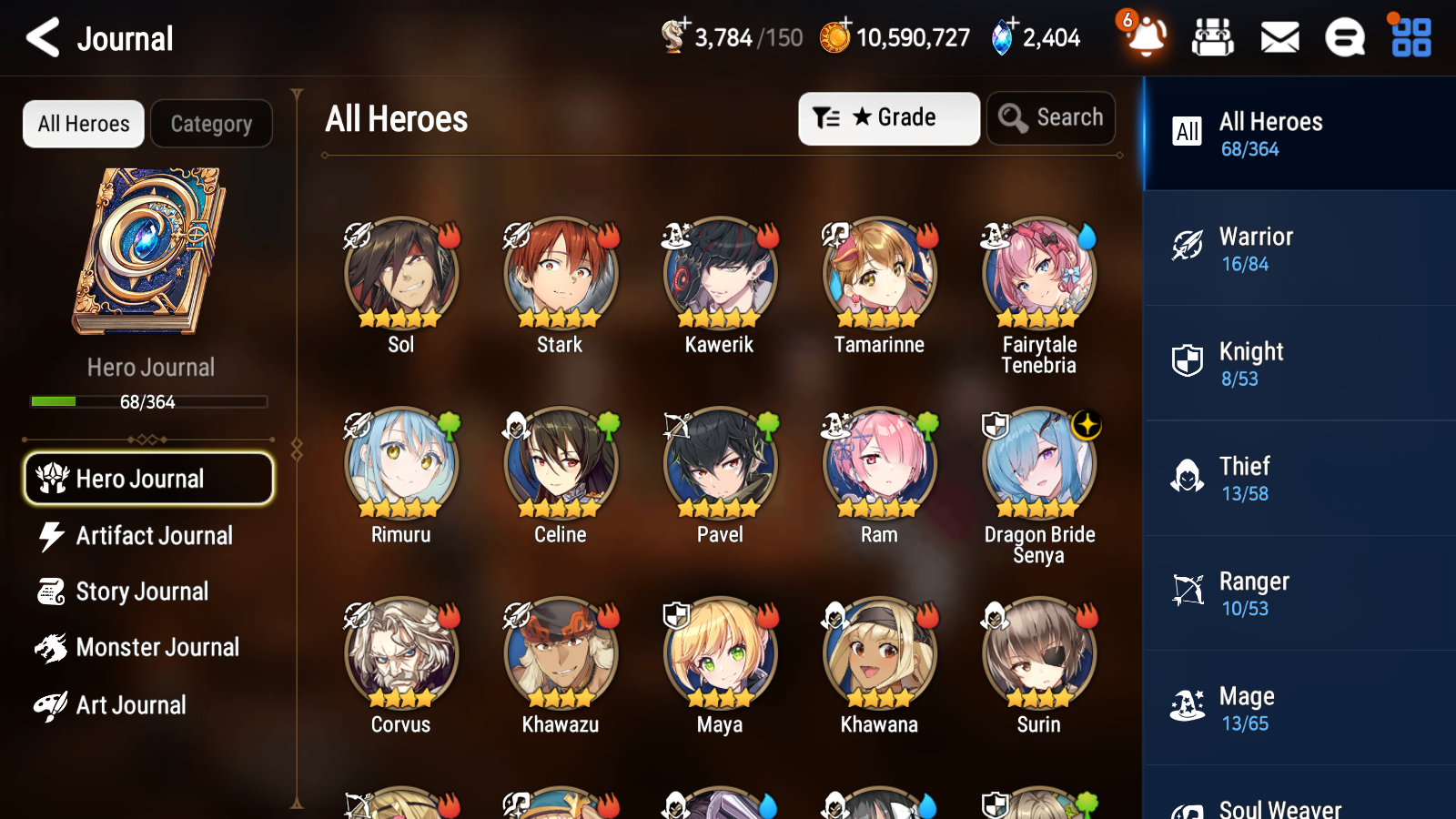Viewport: 1456px width, 819px height.
Task: Open the inventory icon in top bar
Action: pyautogui.click(x=1214, y=37)
